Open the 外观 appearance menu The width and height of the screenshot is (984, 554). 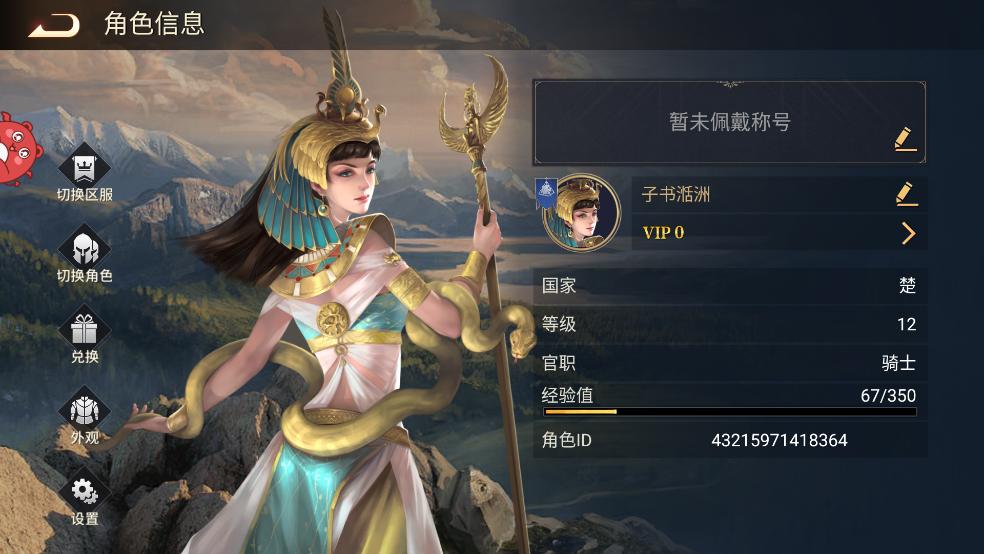(x=84, y=414)
